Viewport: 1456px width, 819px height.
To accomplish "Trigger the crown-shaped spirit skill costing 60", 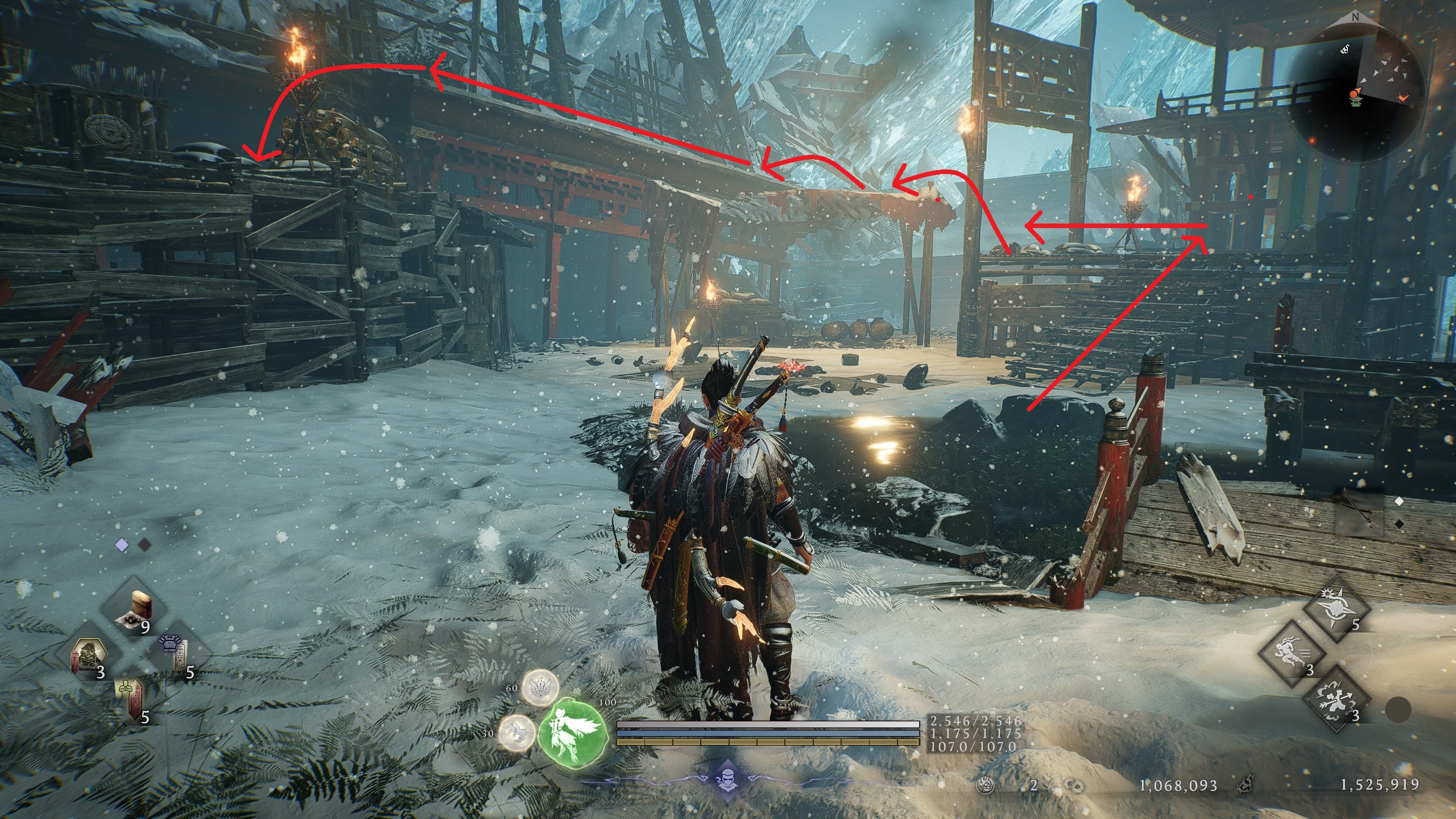I will [x=540, y=689].
